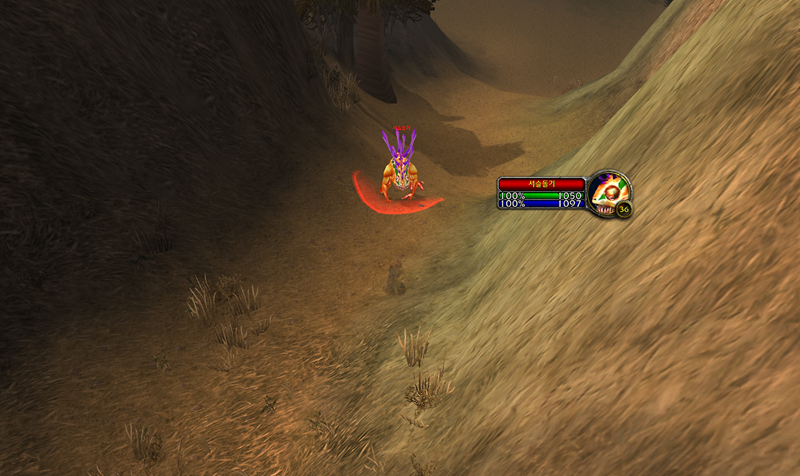This screenshot has width=800, height=476.
Task: Click the red target name bar
Action: pos(541,184)
